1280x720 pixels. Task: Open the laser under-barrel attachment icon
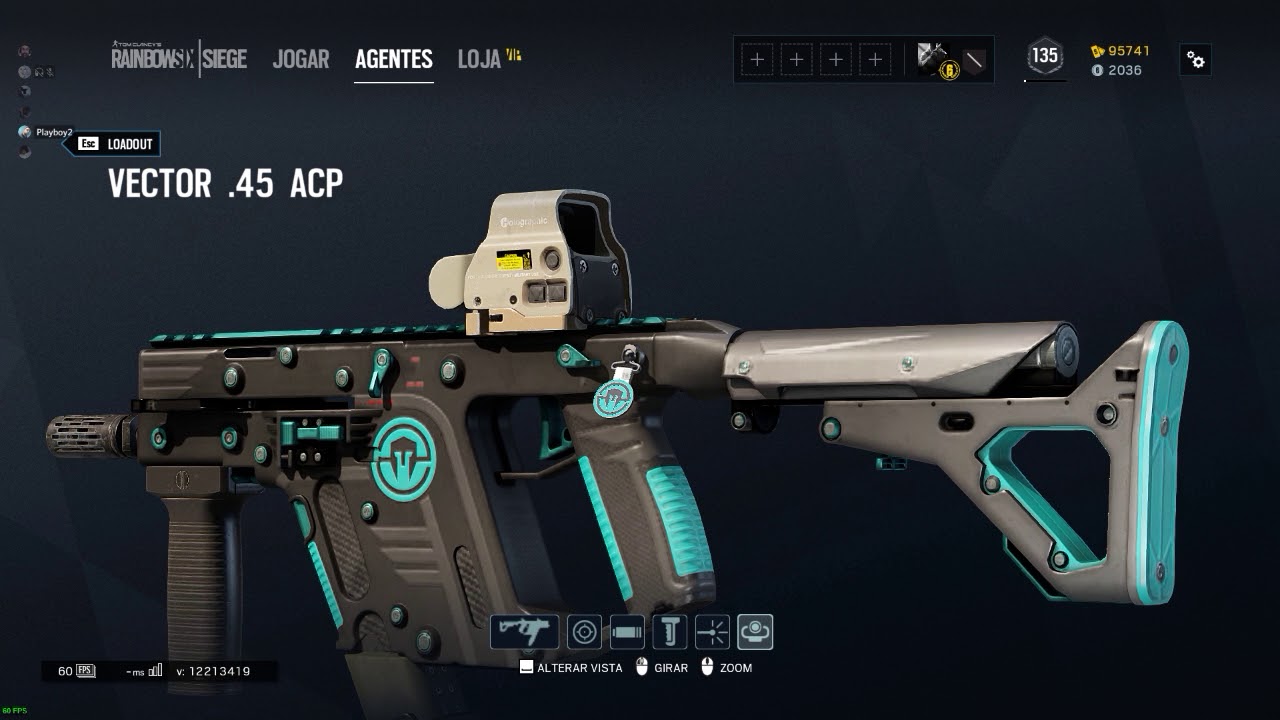712,632
